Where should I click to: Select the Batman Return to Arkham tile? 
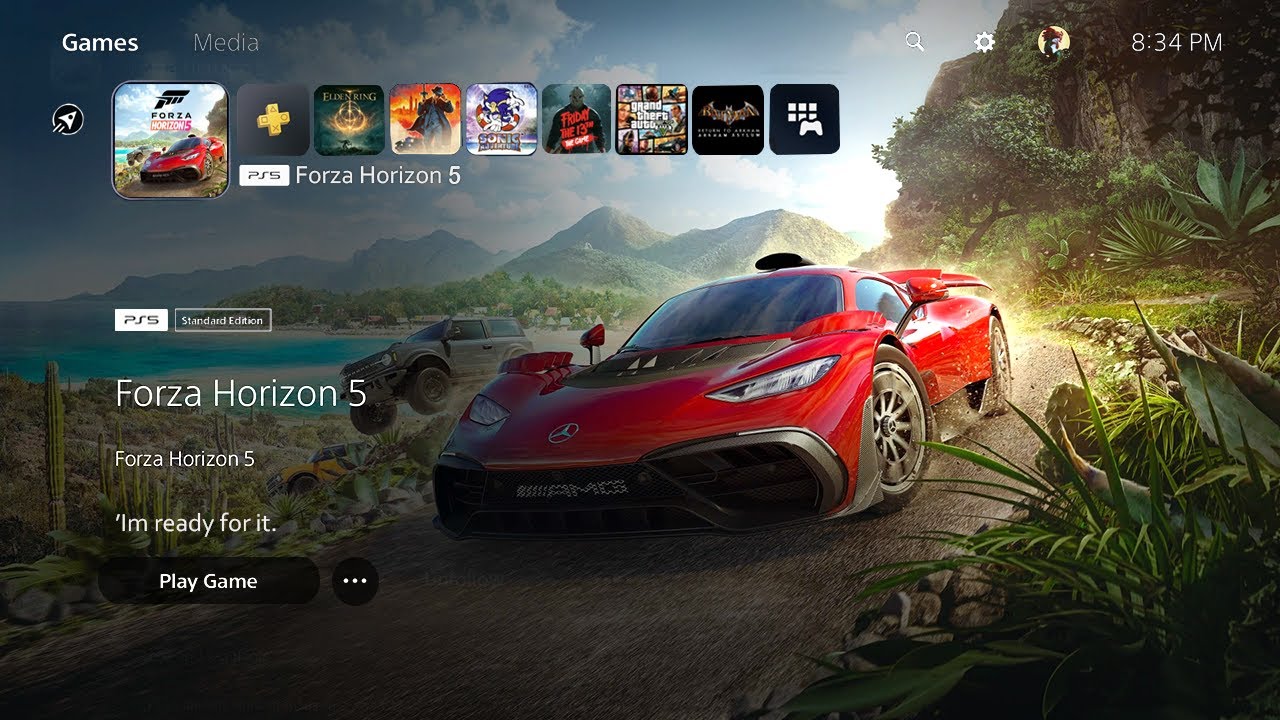[x=729, y=118]
